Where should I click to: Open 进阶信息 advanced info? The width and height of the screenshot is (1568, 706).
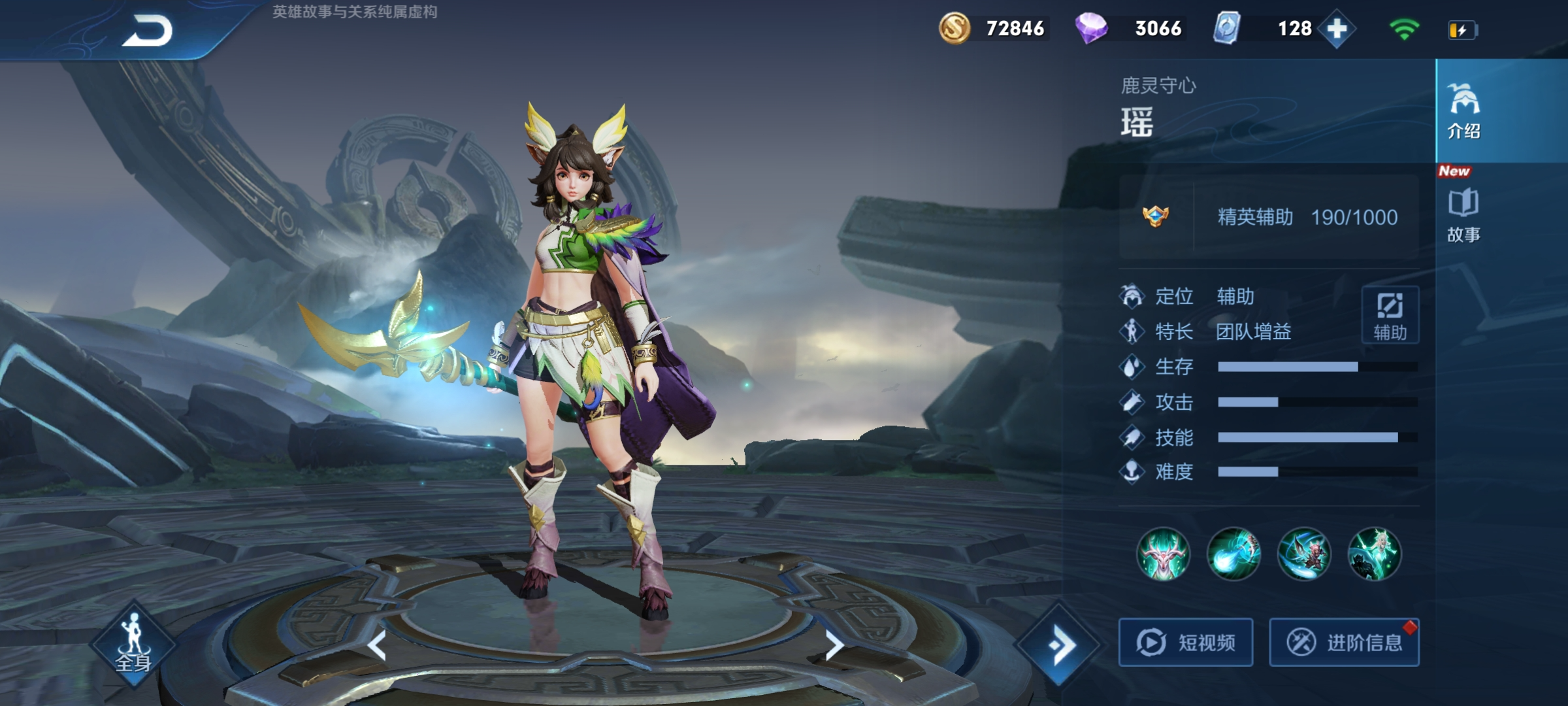(1344, 642)
